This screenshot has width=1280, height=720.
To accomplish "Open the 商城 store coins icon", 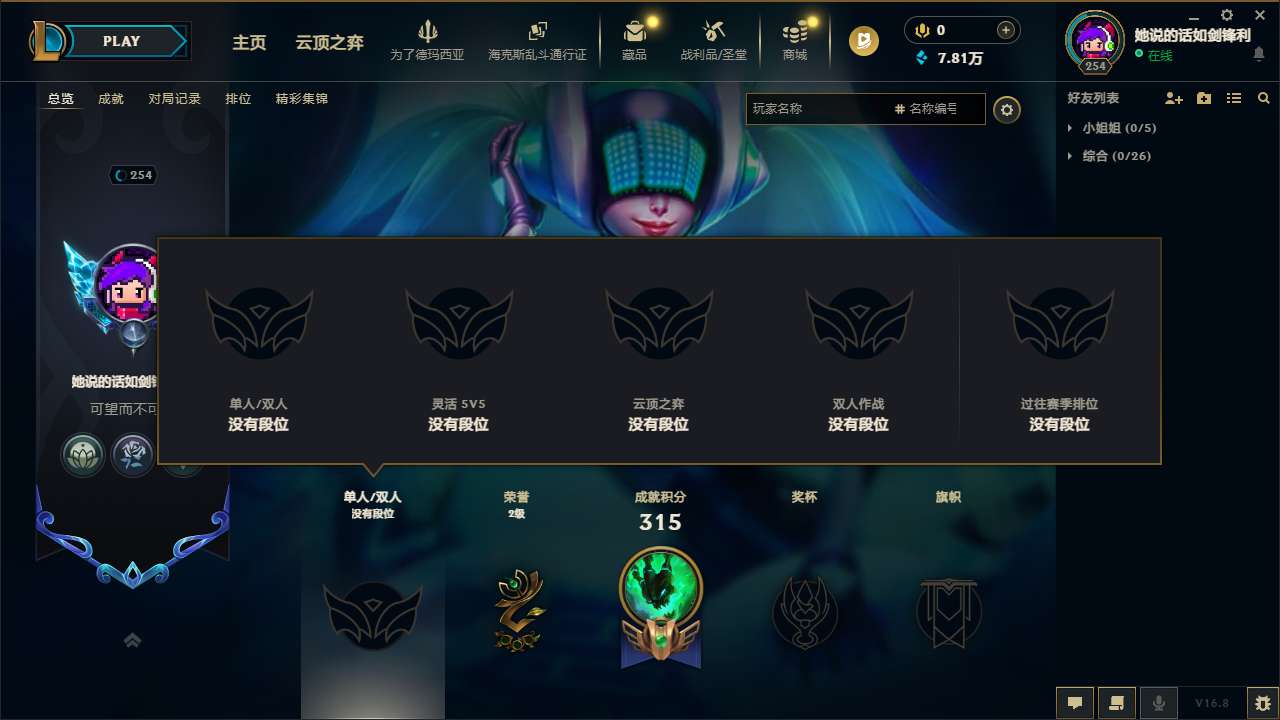I will pyautogui.click(x=795, y=38).
